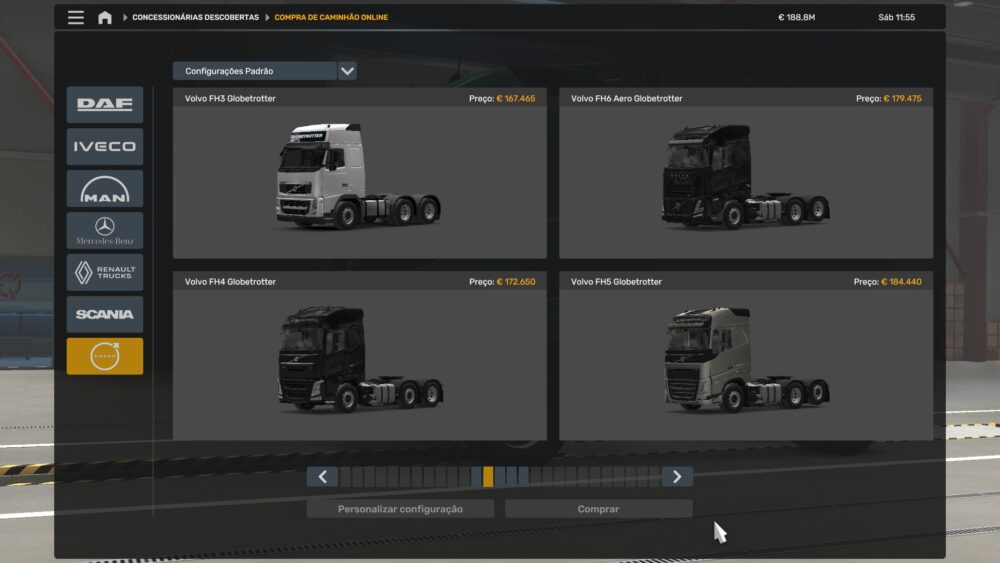Click the Comprar button
The width and height of the screenshot is (1000, 563).
(x=598, y=509)
